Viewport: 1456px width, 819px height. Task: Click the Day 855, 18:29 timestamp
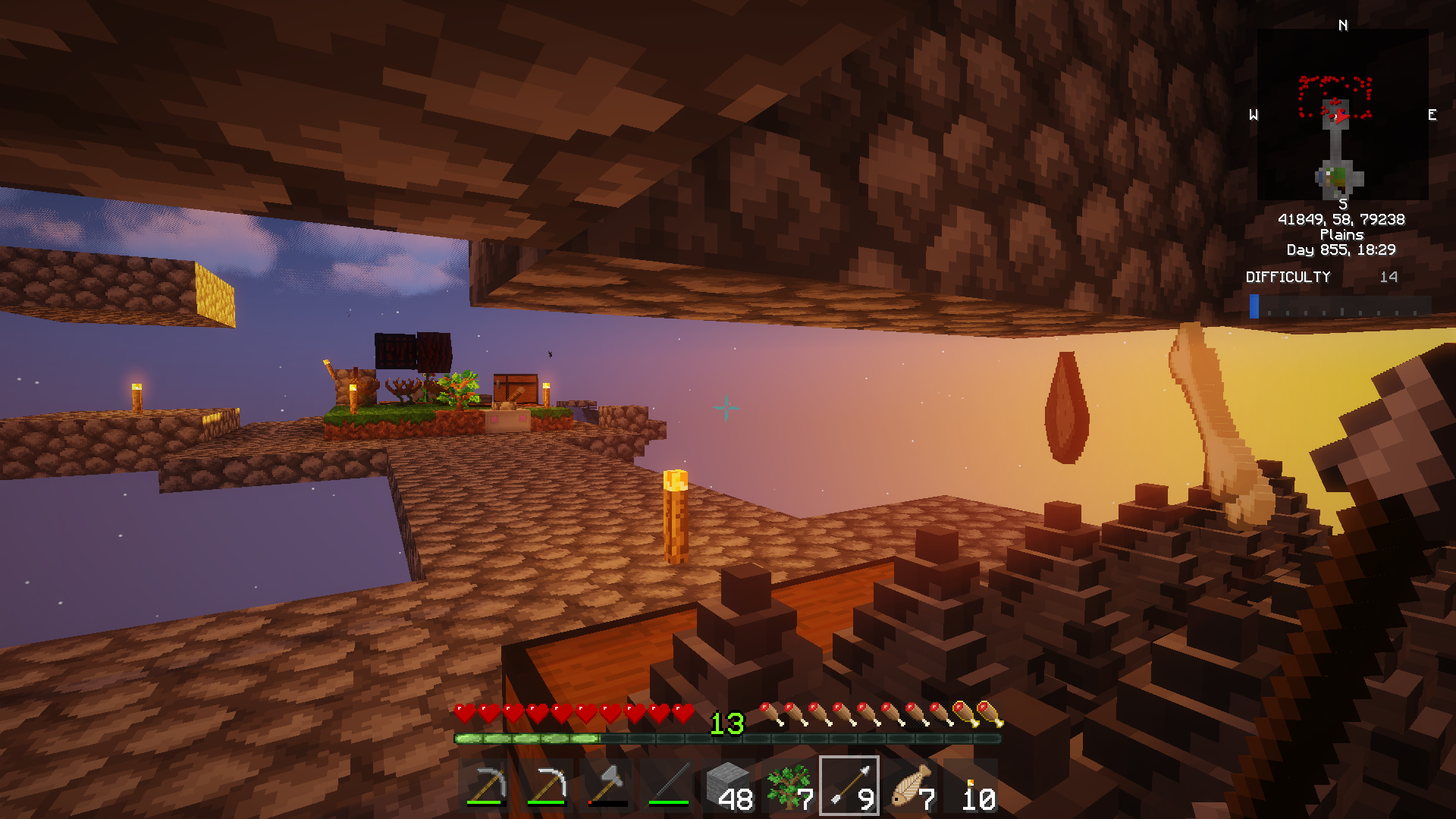click(1342, 249)
